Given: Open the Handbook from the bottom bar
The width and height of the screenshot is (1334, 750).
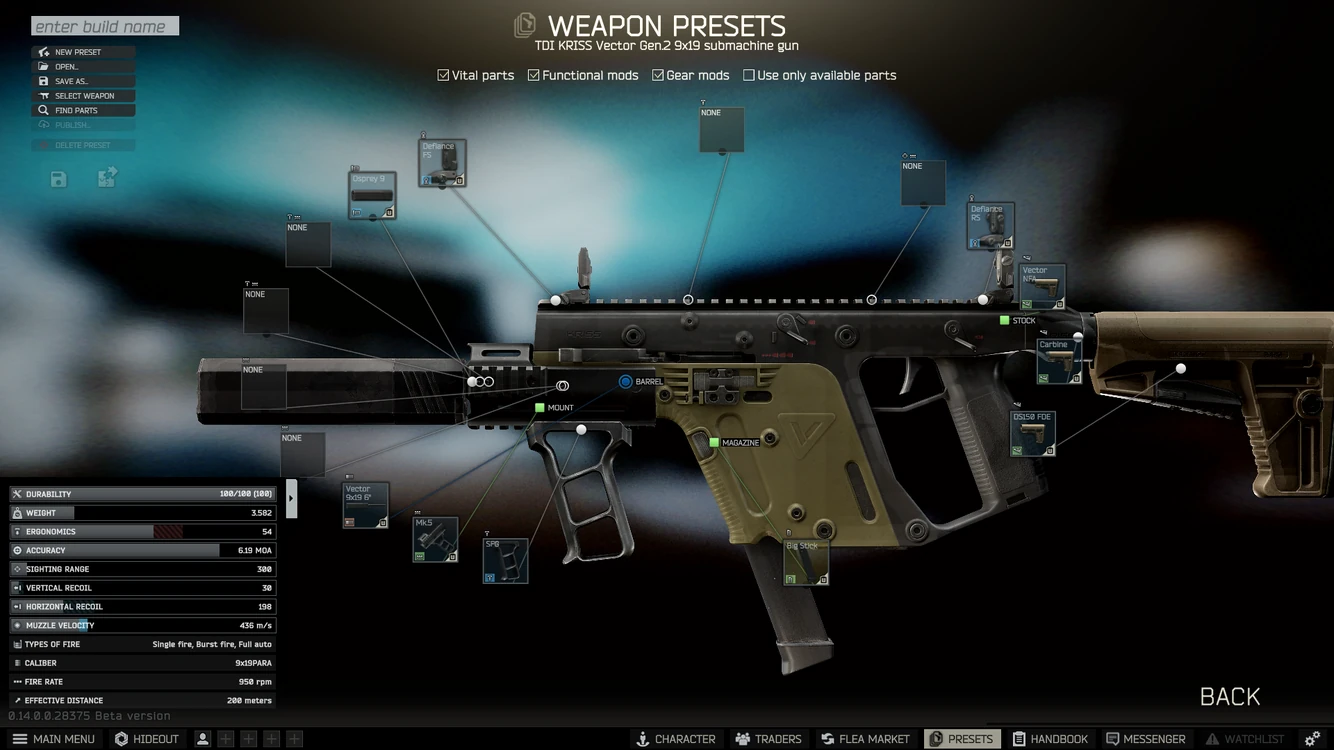Looking at the screenshot, I should 1051,739.
